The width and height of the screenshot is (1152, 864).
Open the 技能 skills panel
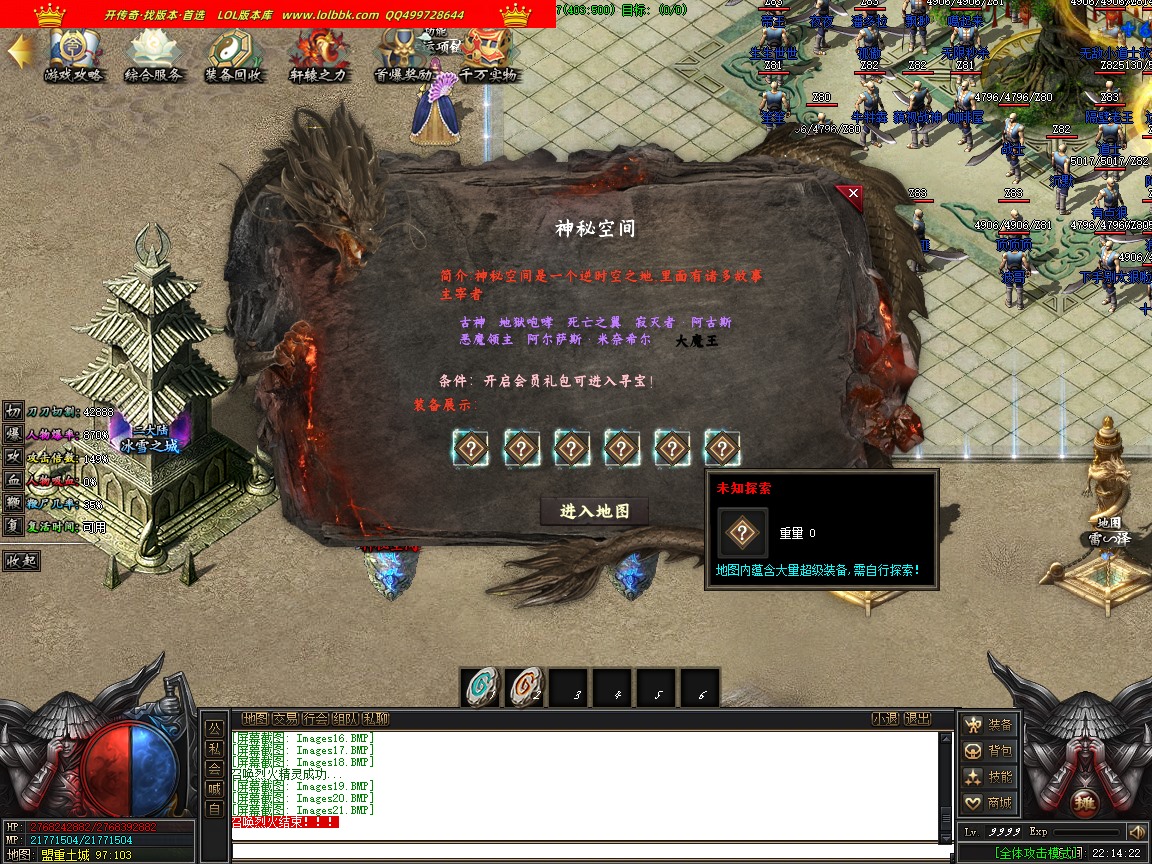pyautogui.click(x=988, y=777)
